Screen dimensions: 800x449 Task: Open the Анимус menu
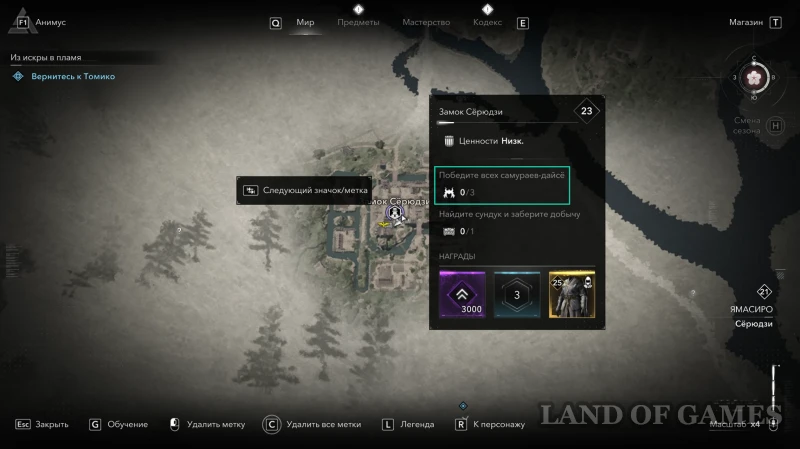pos(49,22)
